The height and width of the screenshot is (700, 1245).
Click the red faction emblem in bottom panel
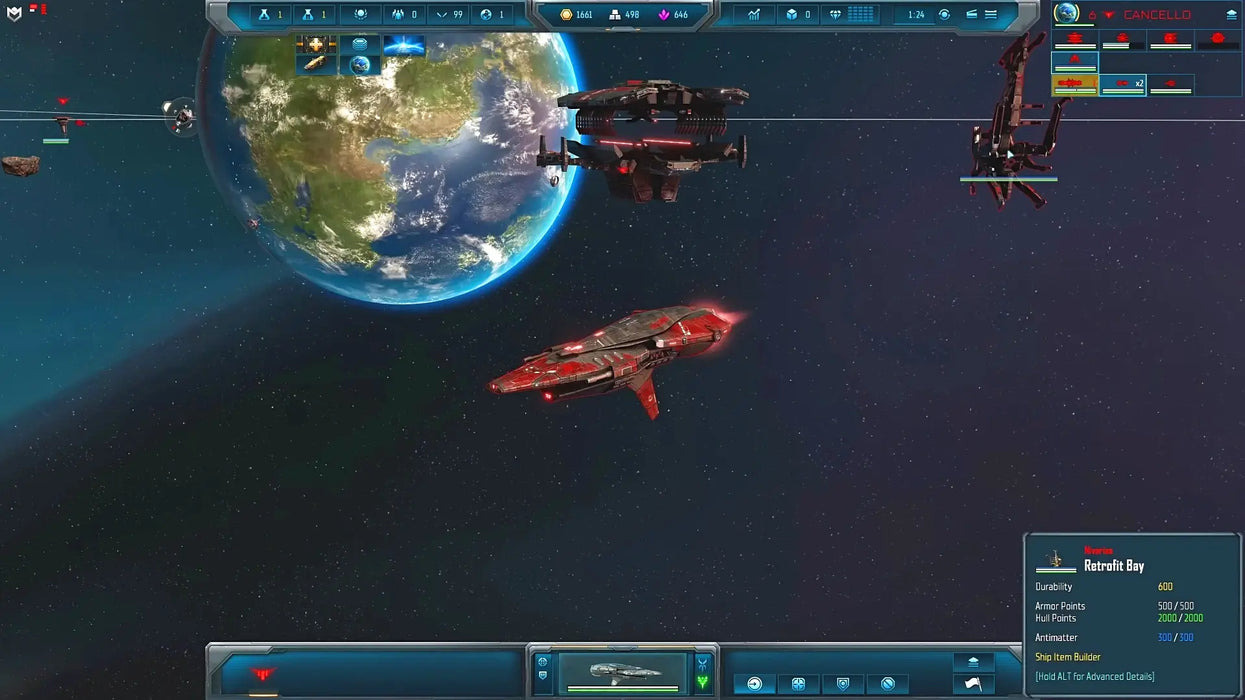263,674
